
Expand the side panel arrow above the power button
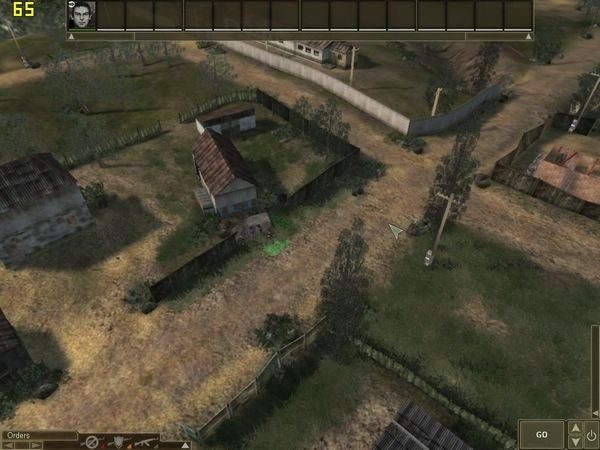point(594,412)
